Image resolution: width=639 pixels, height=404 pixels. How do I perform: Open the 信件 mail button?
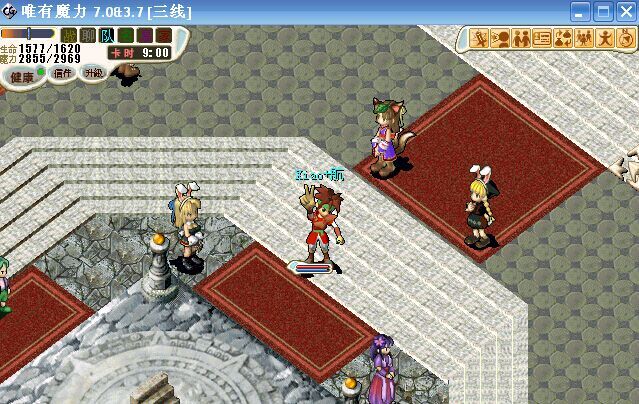tap(63, 73)
